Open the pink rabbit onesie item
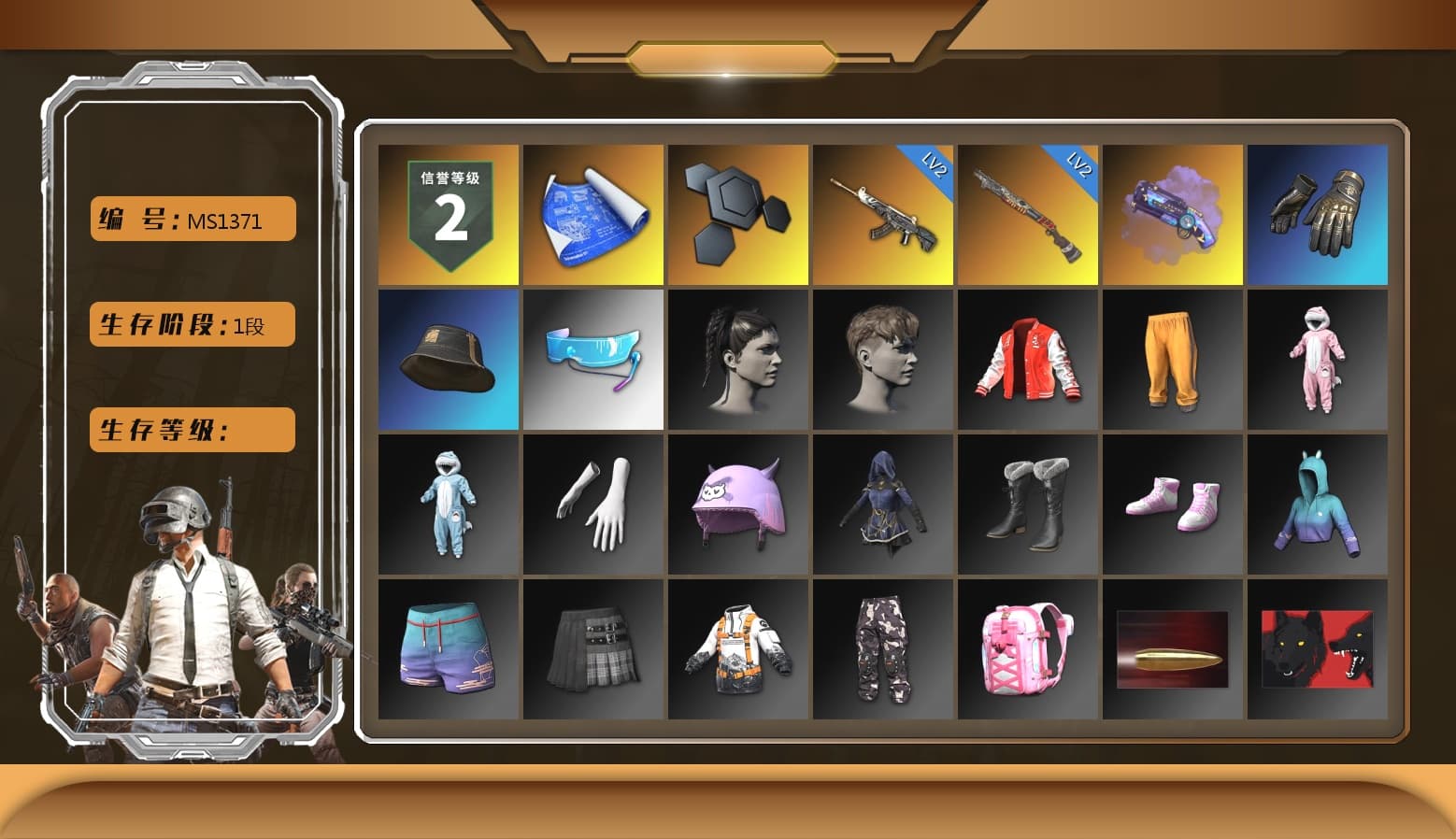The height and width of the screenshot is (839, 1456). 1317,360
